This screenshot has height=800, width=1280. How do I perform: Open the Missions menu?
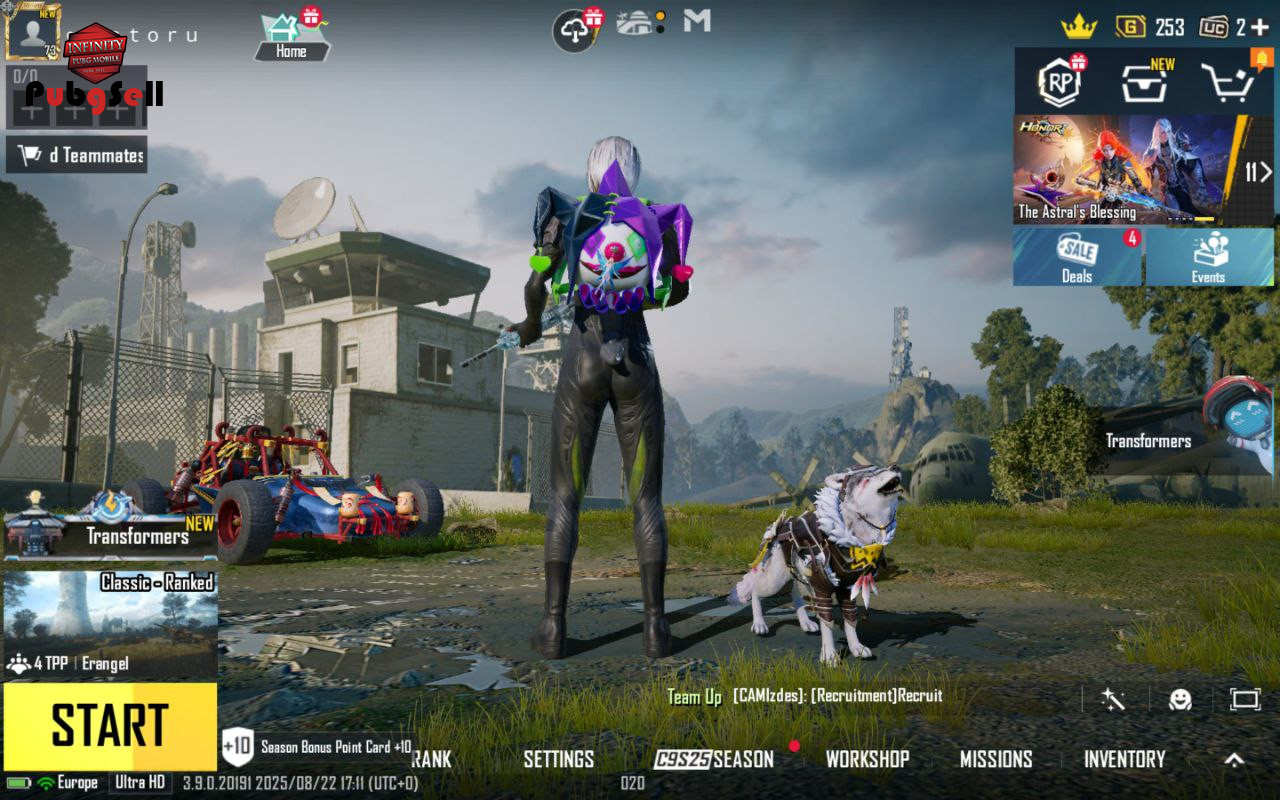(x=996, y=759)
